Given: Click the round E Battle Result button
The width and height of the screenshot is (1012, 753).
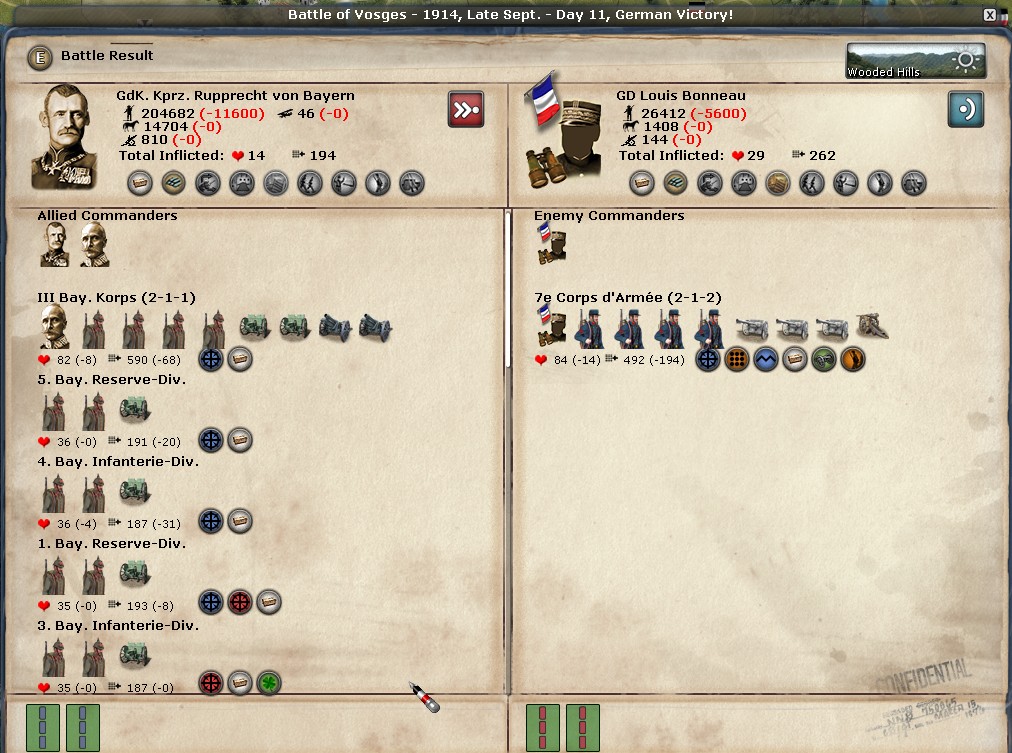Looking at the screenshot, I should point(41,57).
